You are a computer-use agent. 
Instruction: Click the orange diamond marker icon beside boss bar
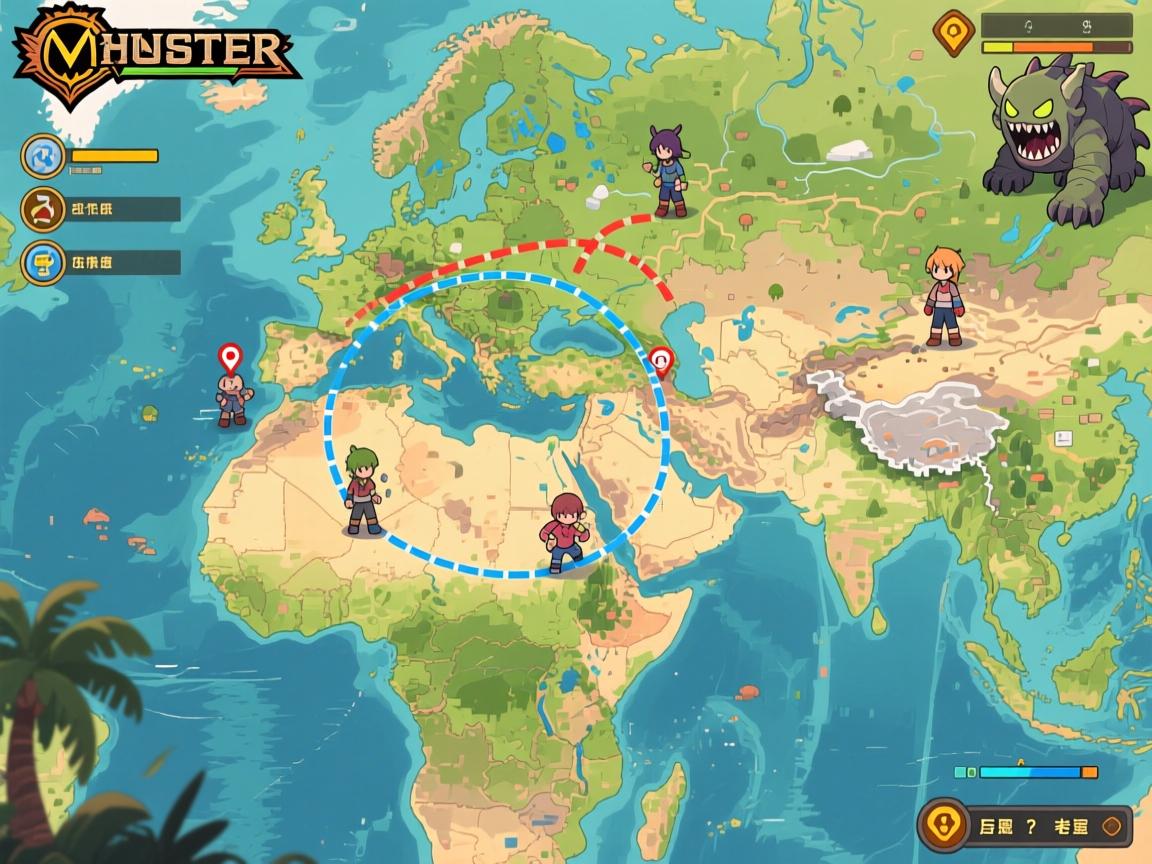(x=953, y=31)
